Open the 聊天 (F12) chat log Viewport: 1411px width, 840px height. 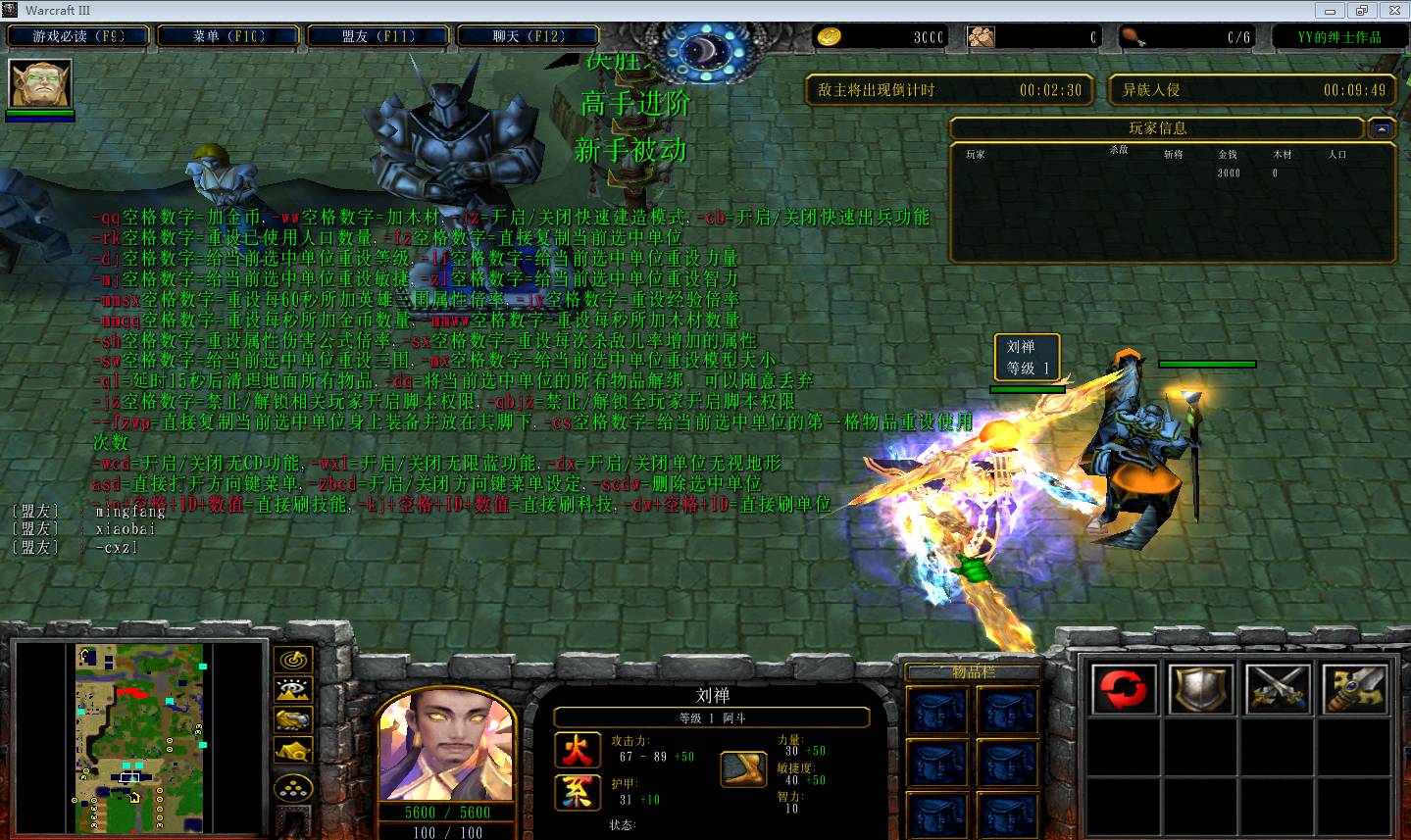pyautogui.click(x=529, y=37)
